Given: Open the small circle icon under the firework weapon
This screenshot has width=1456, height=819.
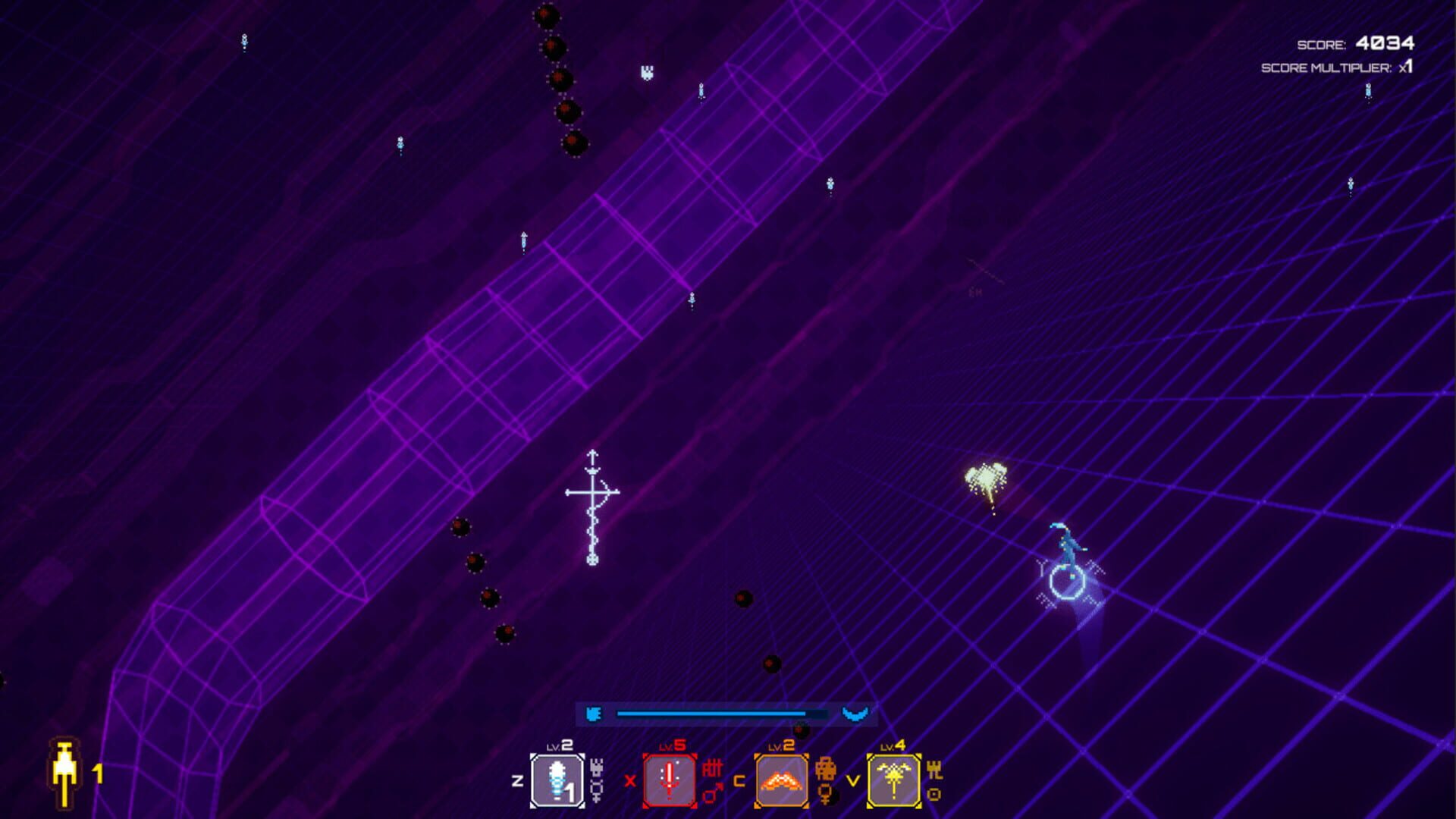Looking at the screenshot, I should pos(934,794).
